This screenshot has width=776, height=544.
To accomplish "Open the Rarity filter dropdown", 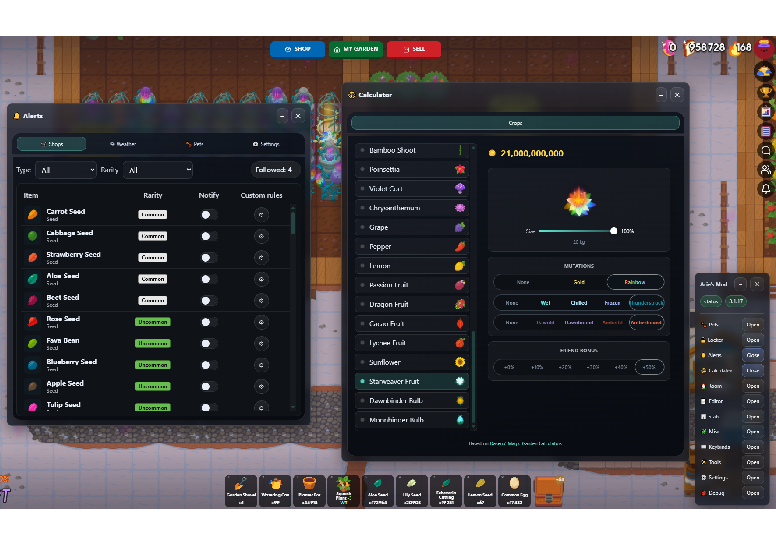I will click(x=158, y=170).
